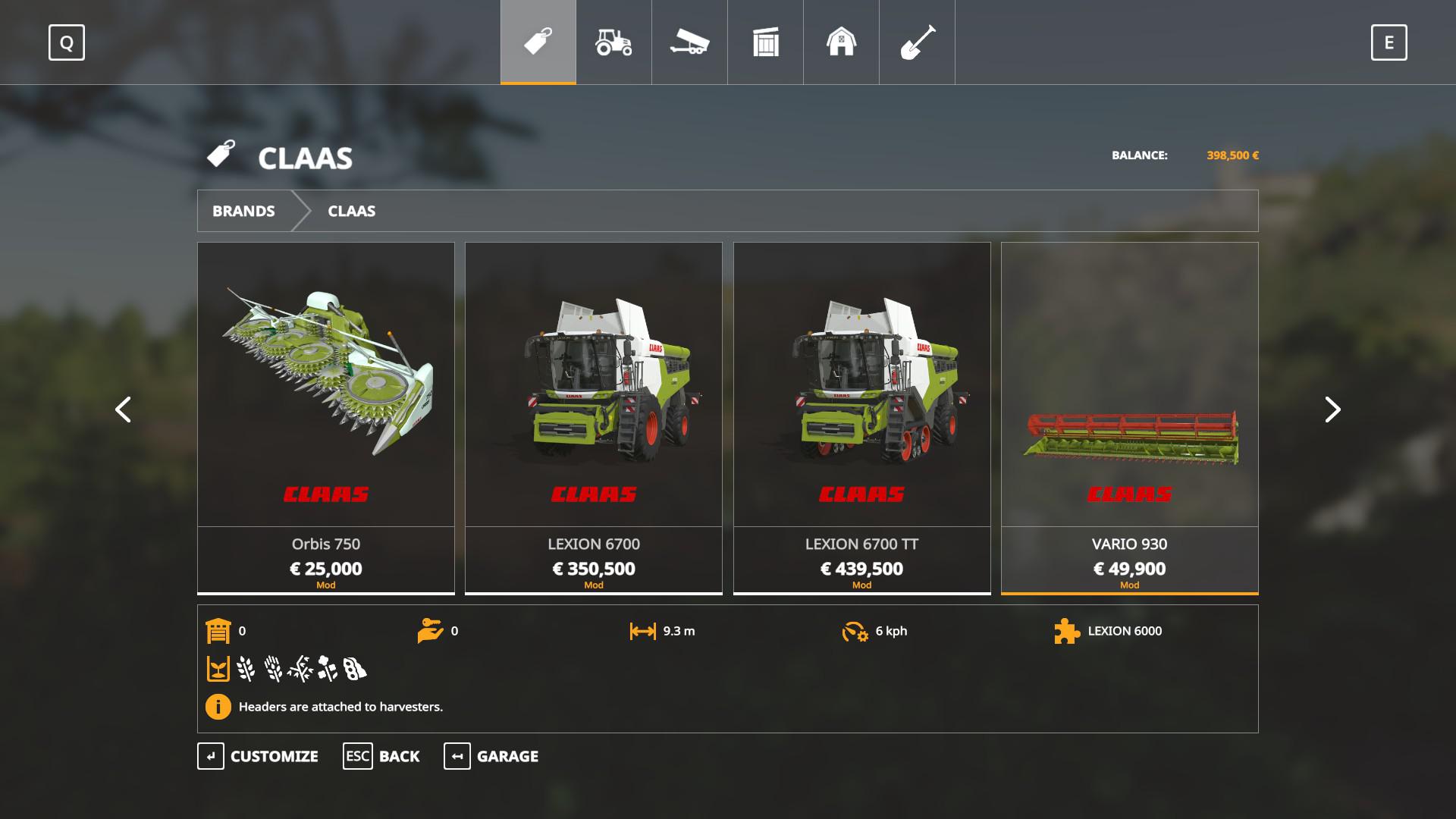Switch to the trailer tools tab
The image size is (1456, 819).
pyautogui.click(x=689, y=42)
